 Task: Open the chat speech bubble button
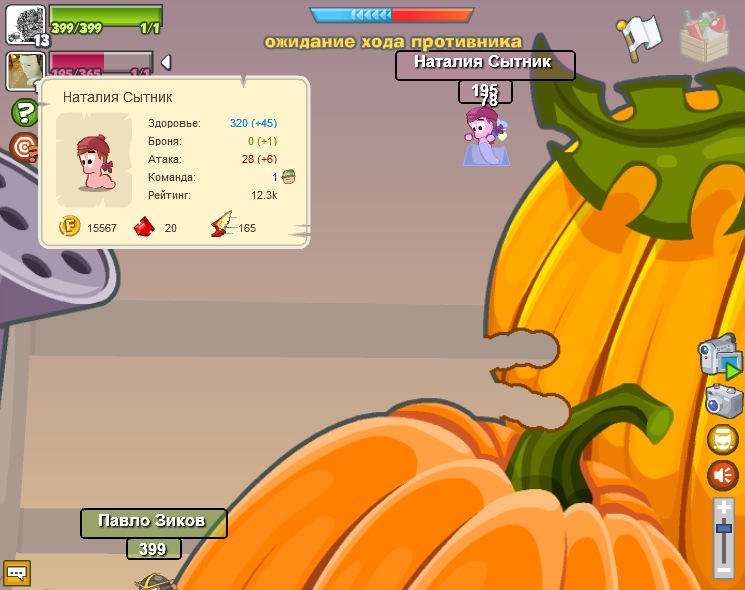[17, 573]
